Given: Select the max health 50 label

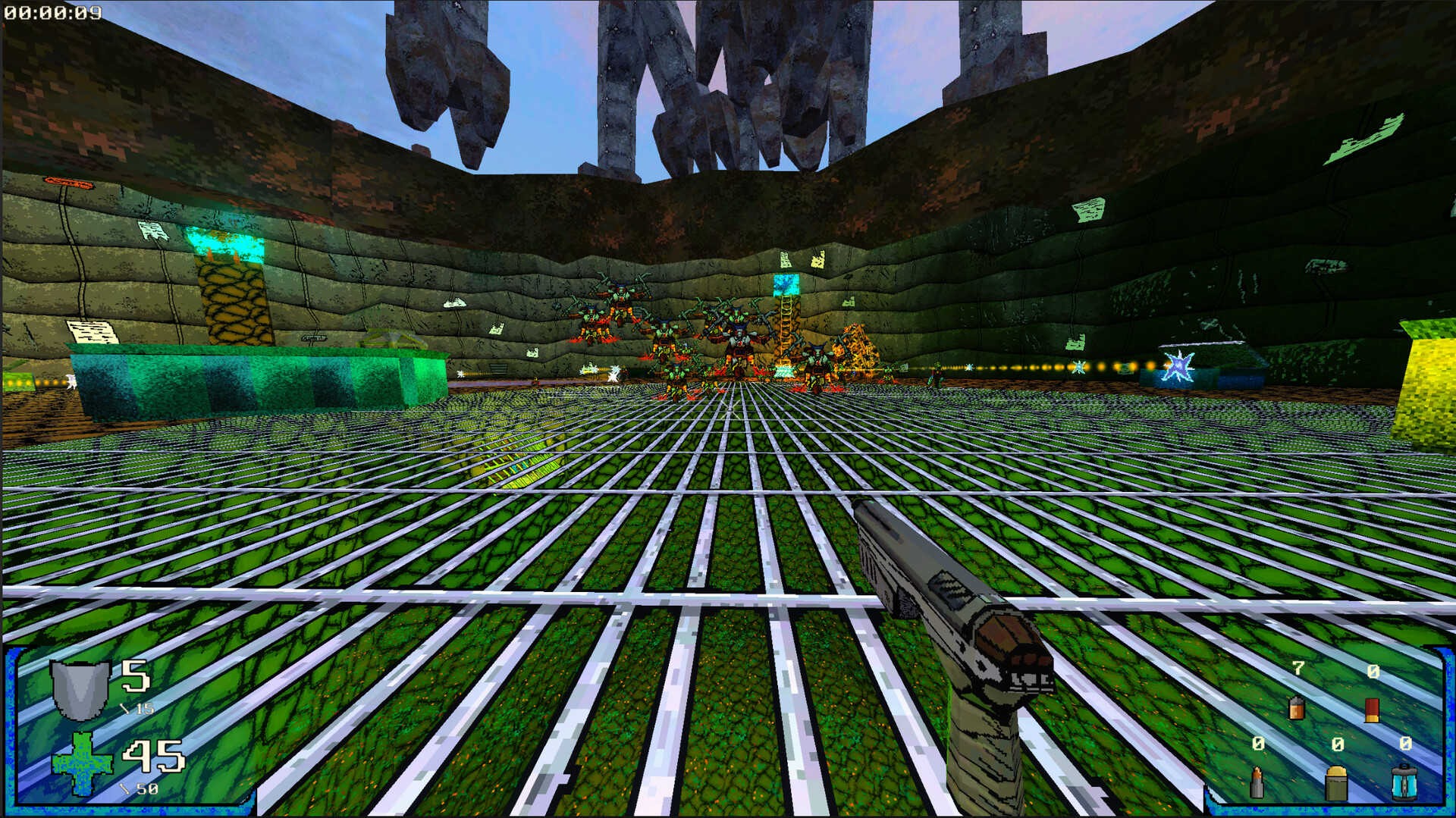Looking at the screenshot, I should 146,788.
